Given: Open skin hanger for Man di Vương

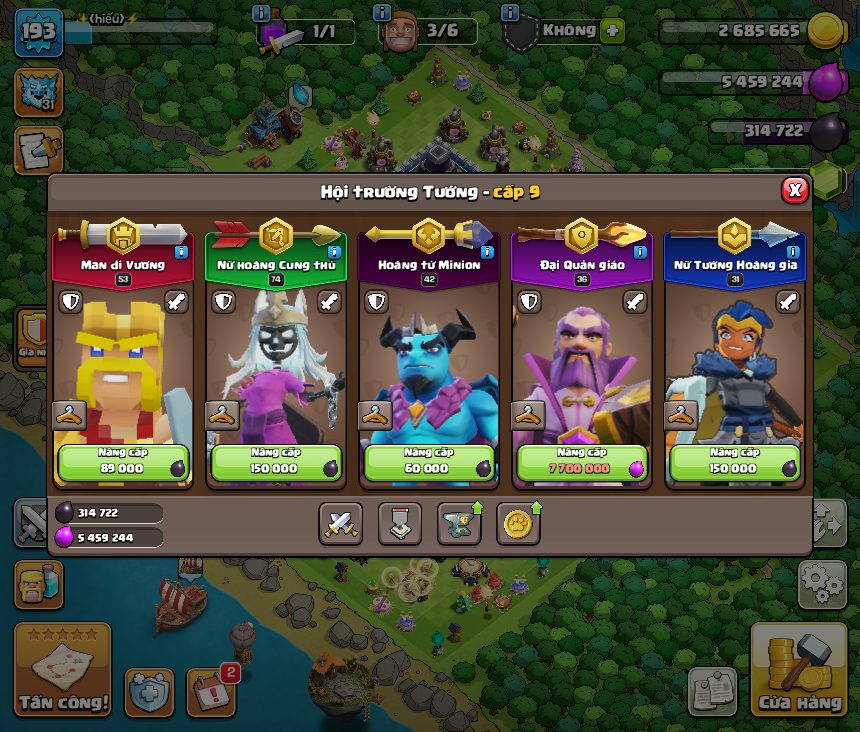Looking at the screenshot, I should pyautogui.click(x=68, y=415).
